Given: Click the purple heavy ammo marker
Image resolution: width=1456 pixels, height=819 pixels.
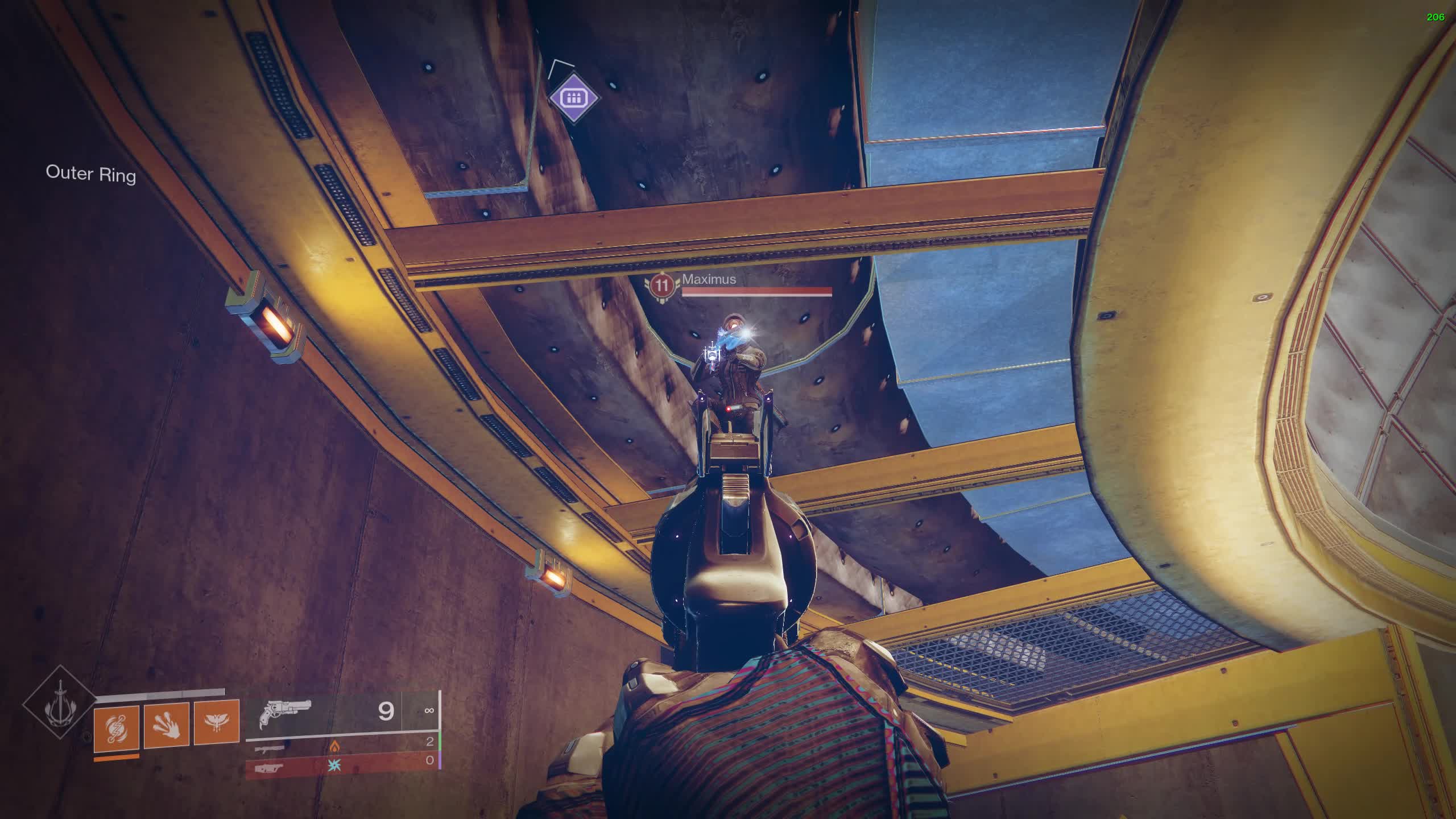Looking at the screenshot, I should 573,97.
